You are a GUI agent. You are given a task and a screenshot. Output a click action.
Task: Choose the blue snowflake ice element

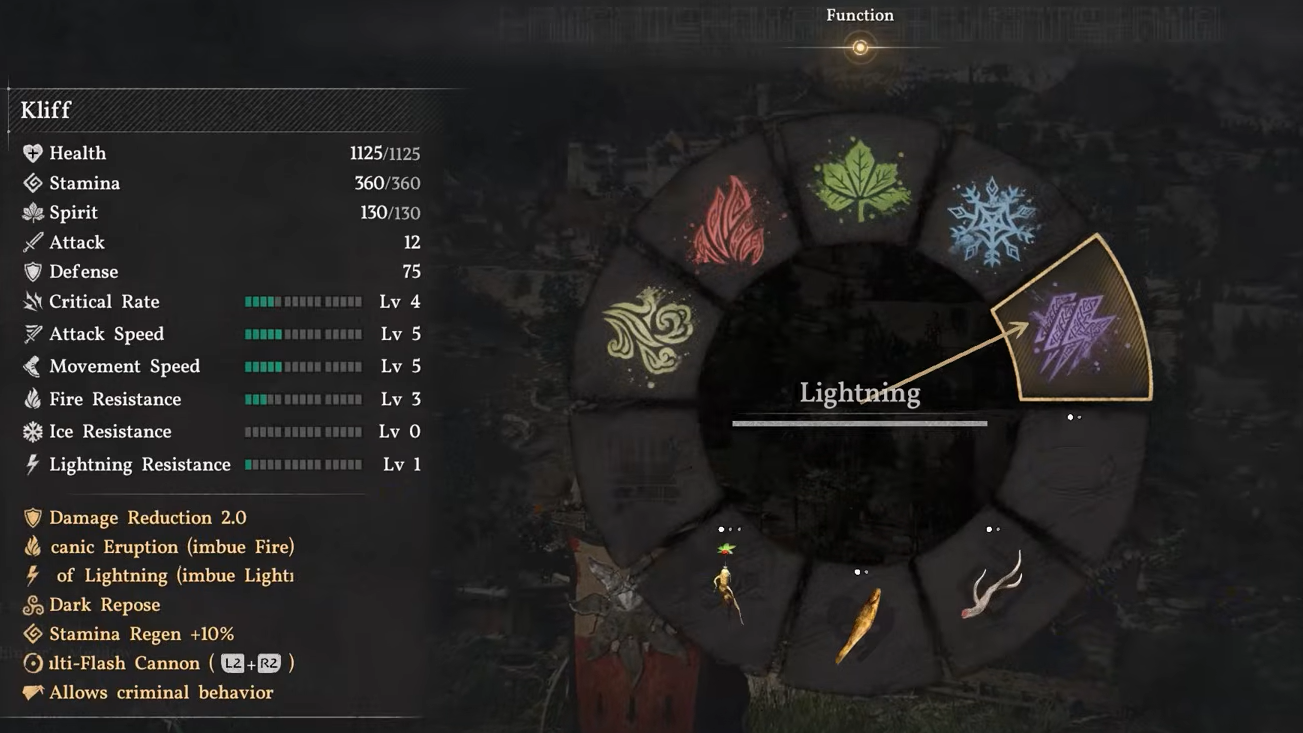point(993,221)
